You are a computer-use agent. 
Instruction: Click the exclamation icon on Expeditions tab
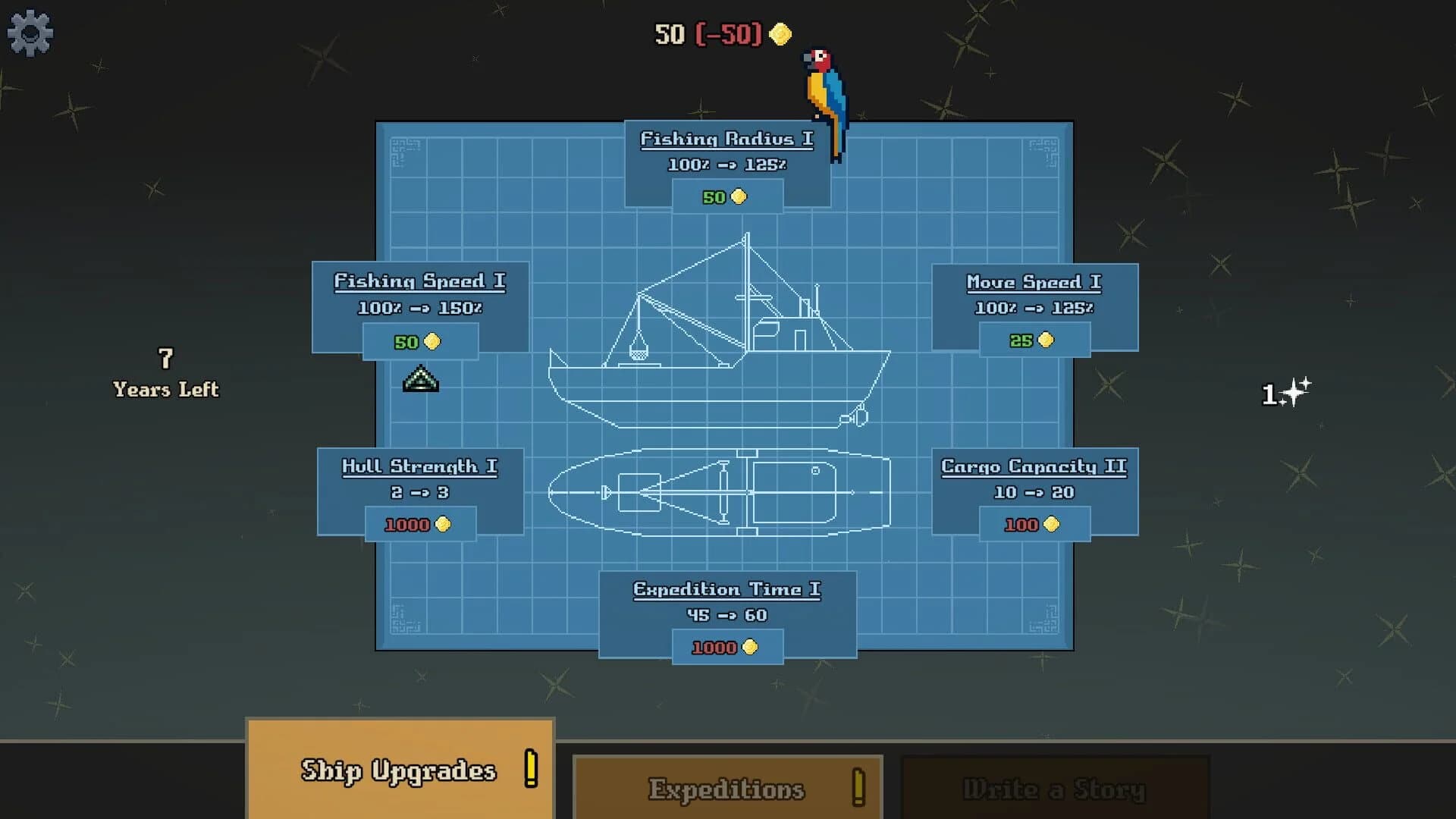click(x=859, y=789)
